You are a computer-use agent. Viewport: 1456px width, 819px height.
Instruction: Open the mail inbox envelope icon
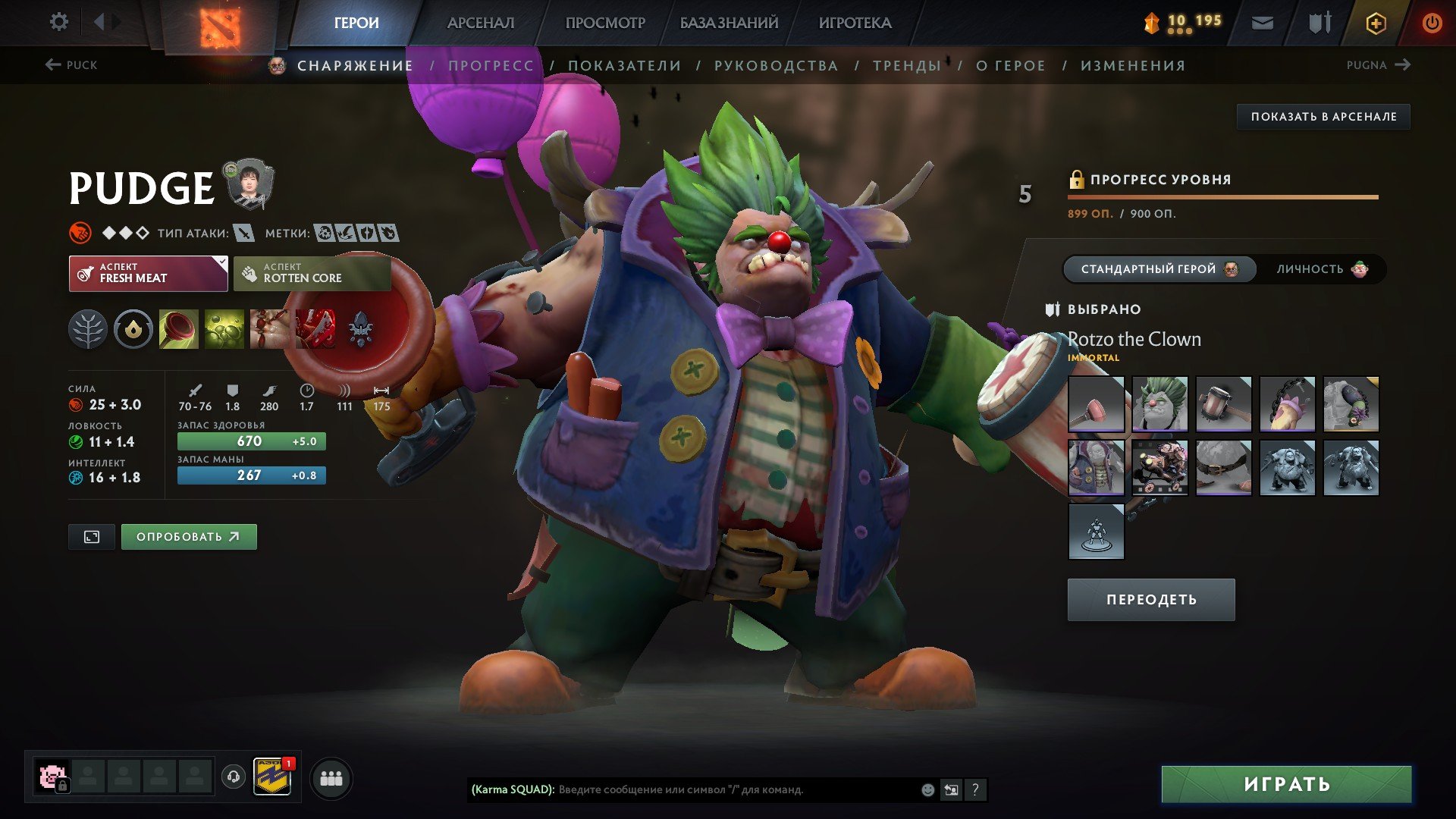[x=1262, y=23]
